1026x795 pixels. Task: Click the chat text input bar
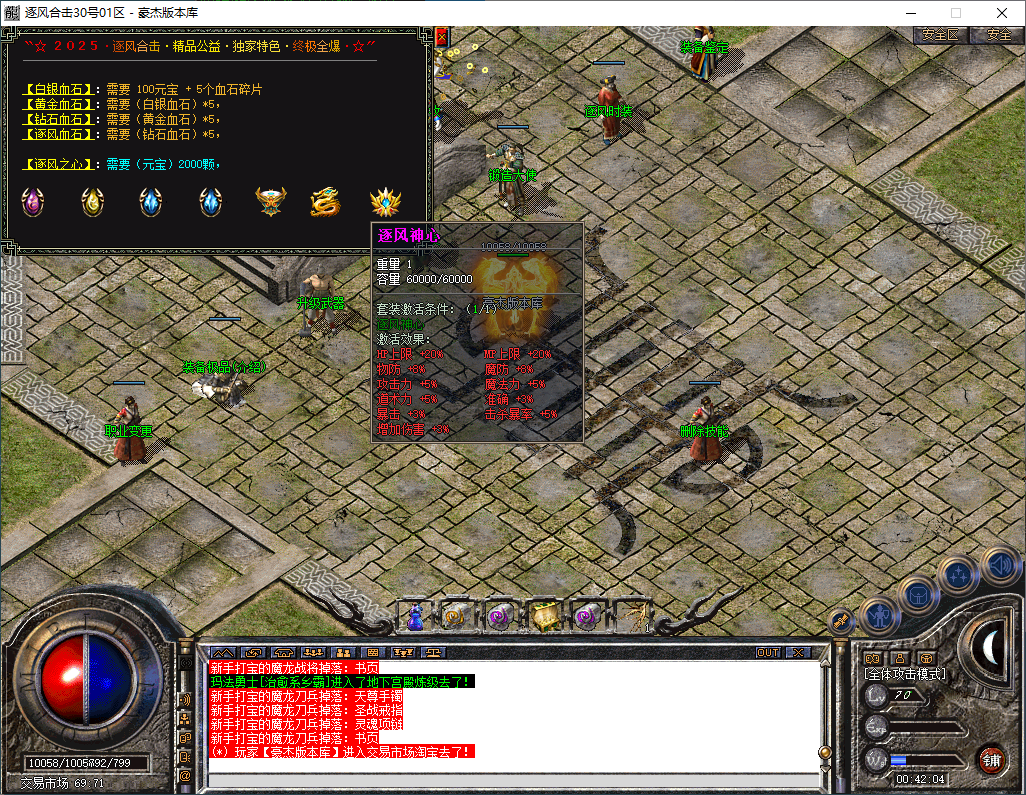tap(510, 779)
